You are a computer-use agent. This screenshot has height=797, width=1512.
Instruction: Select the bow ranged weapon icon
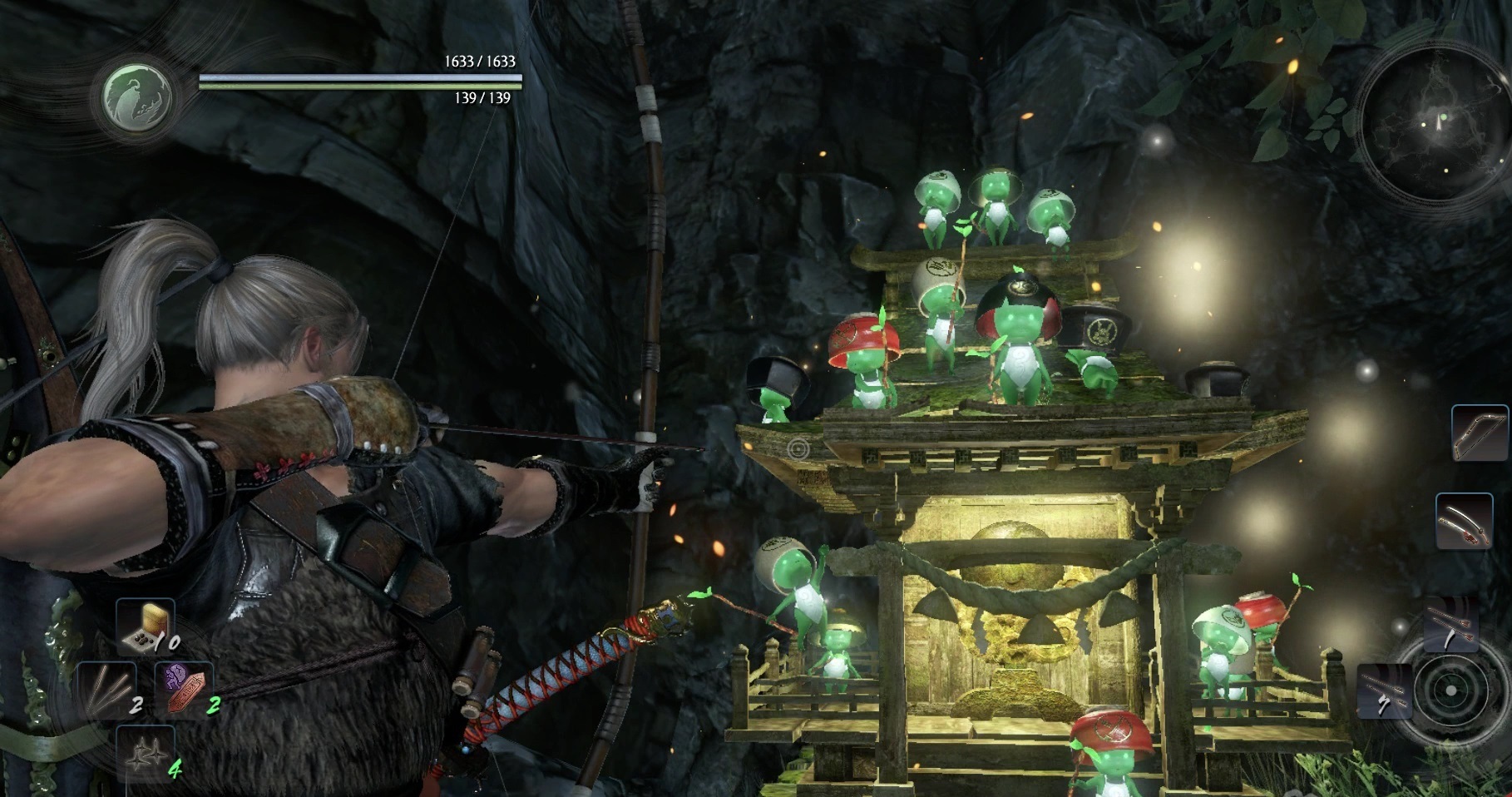1479,433
